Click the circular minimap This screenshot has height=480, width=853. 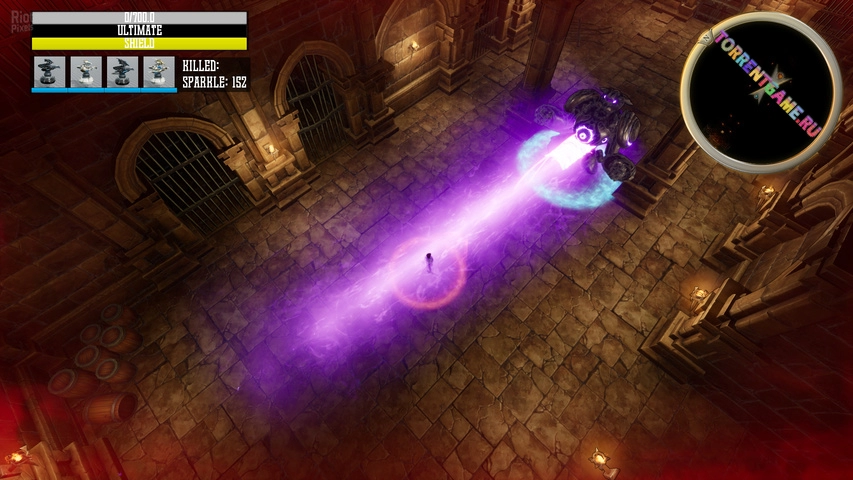(761, 93)
